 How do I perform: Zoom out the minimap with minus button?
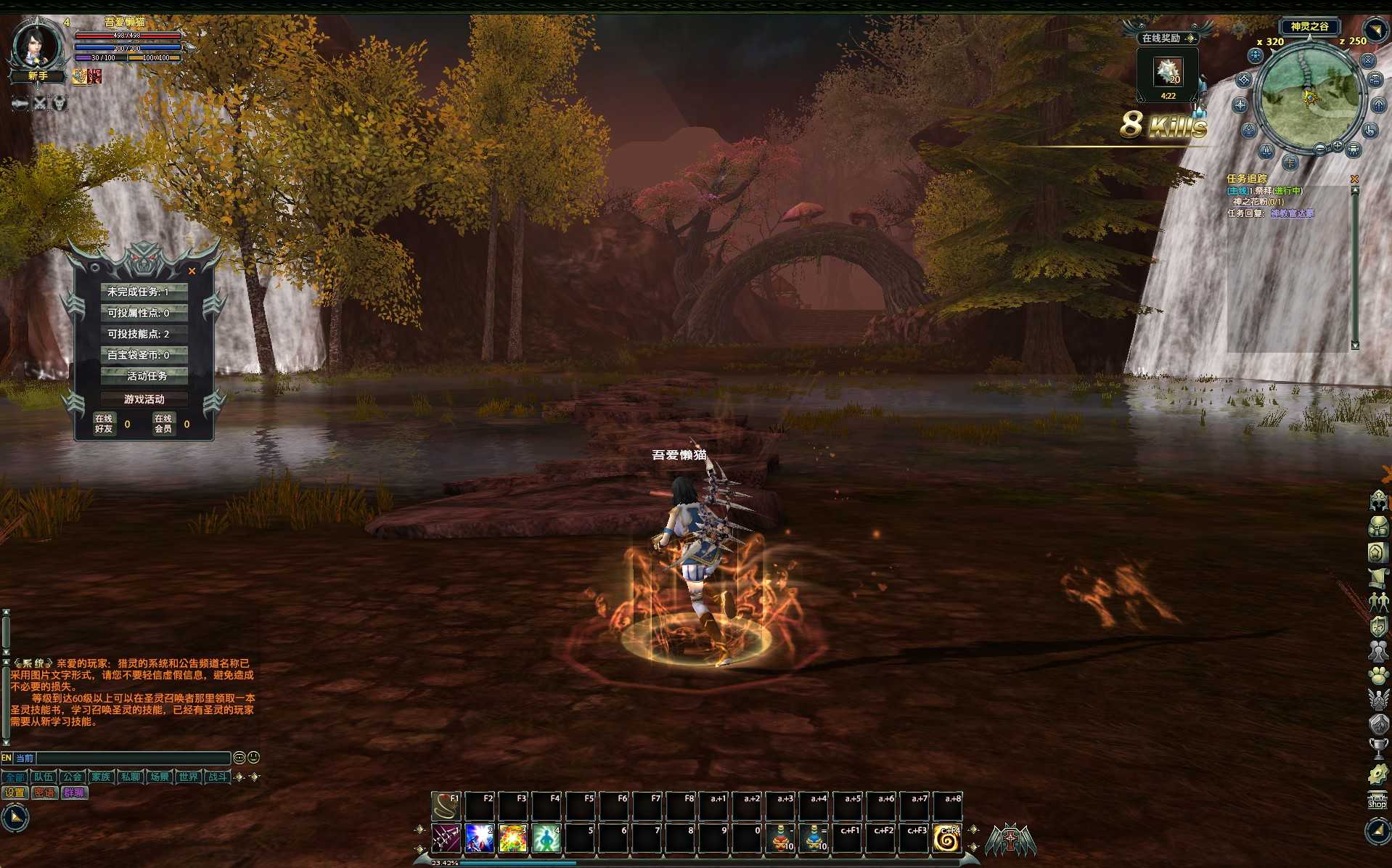(1320, 149)
